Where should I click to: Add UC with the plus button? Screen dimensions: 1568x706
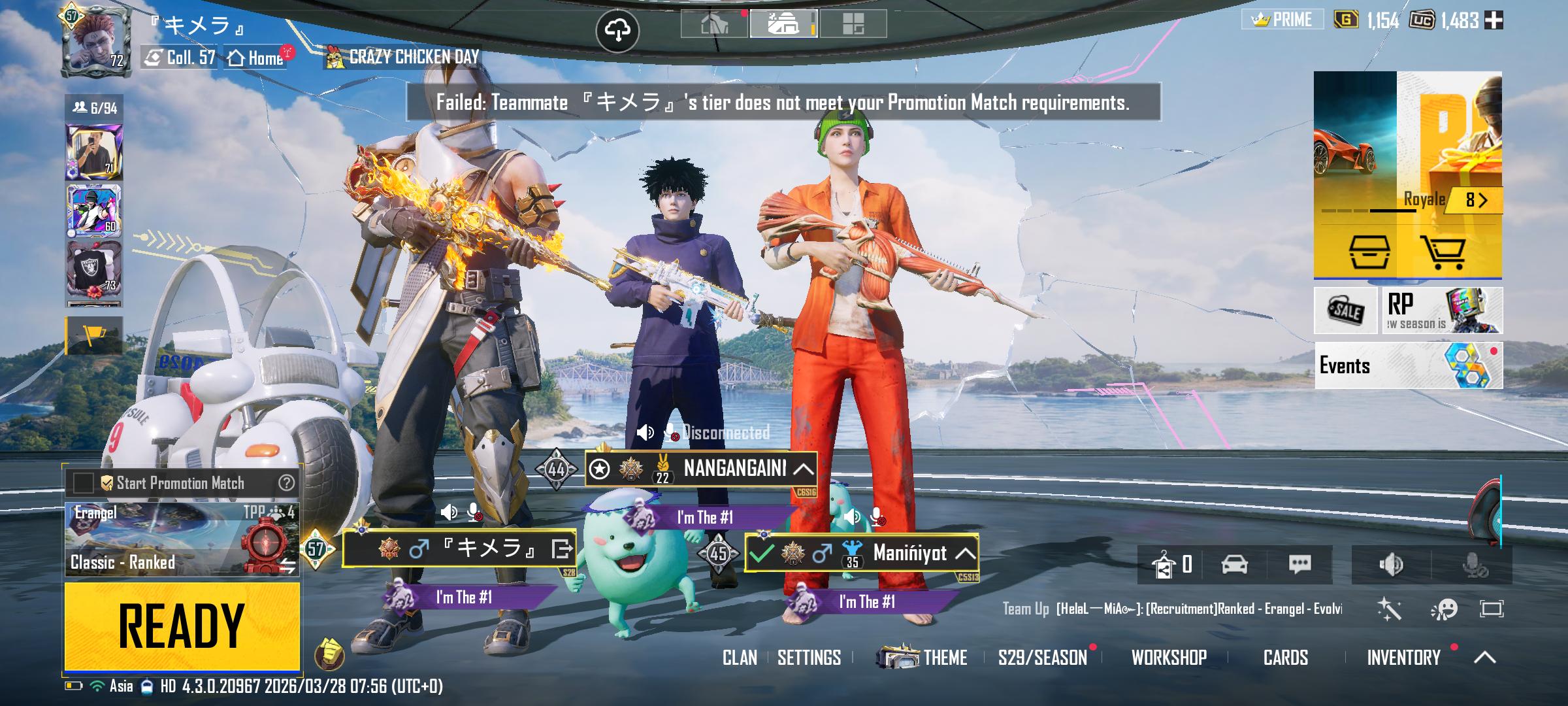point(1494,20)
